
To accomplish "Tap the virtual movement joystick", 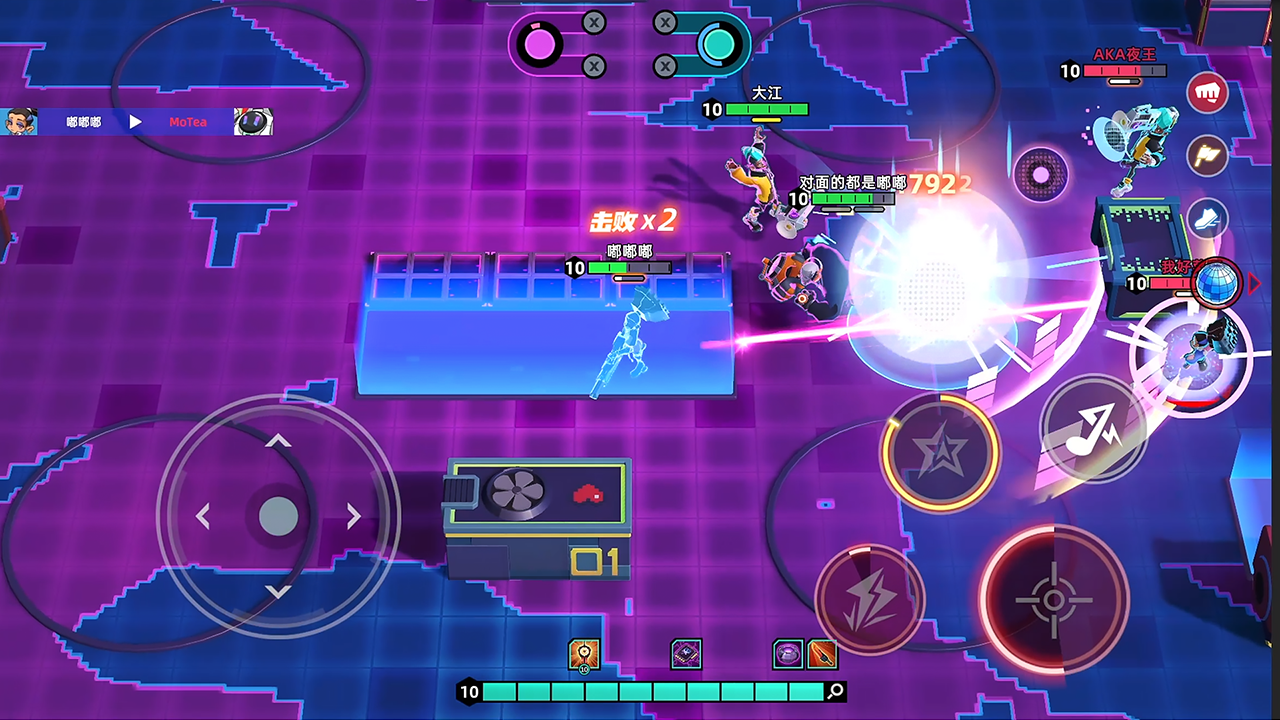I will (x=278, y=516).
